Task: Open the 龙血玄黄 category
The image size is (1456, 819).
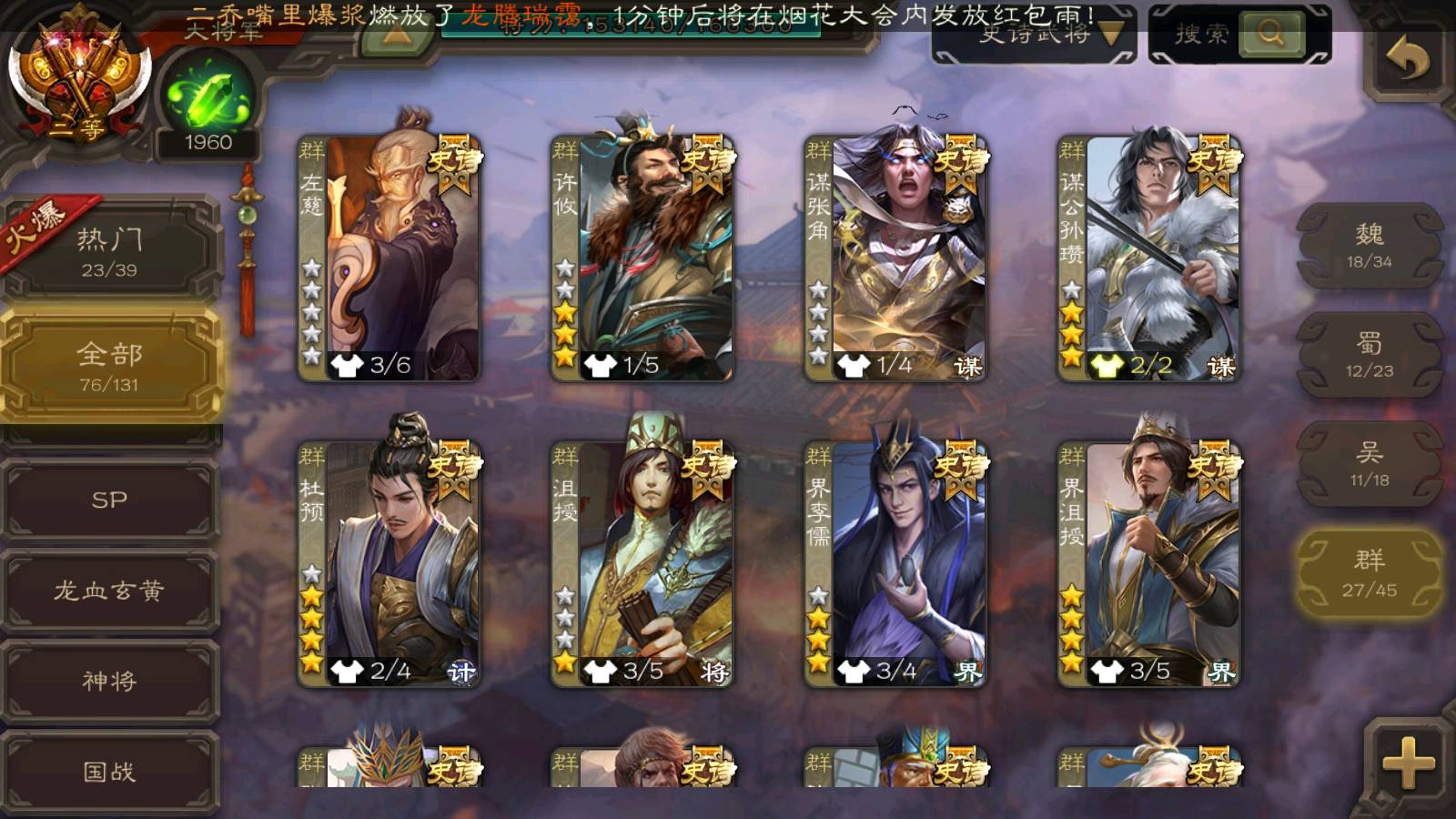Action: [109, 591]
